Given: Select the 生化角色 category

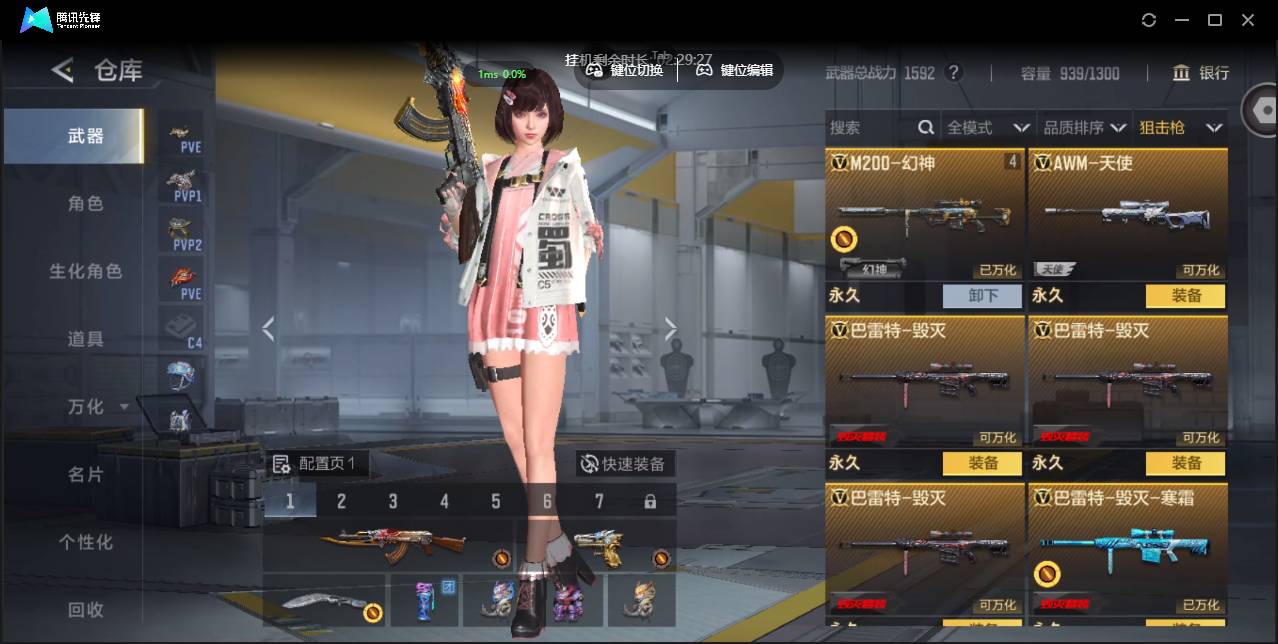Looking at the screenshot, I should tap(85, 271).
